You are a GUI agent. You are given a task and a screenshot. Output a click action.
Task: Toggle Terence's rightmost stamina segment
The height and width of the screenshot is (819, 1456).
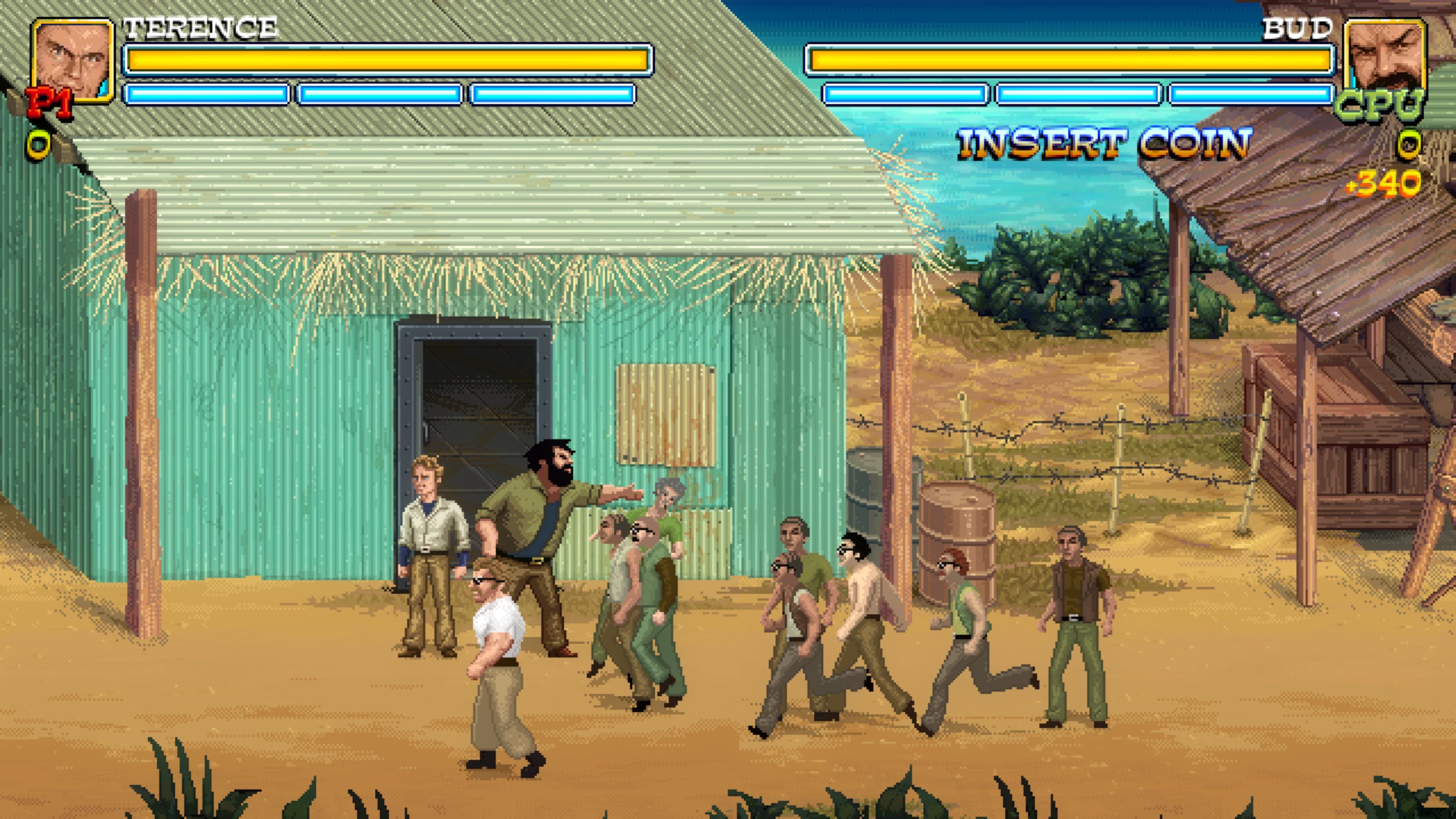(552, 94)
